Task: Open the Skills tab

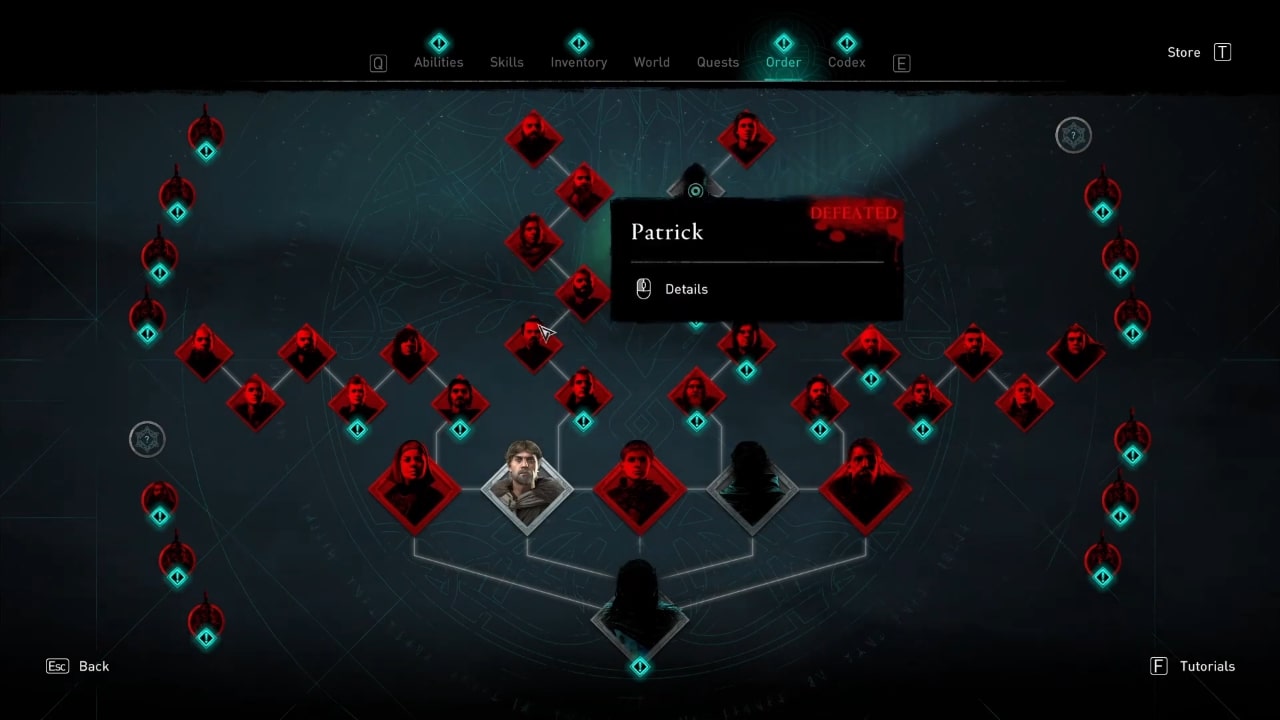Action: [x=506, y=62]
